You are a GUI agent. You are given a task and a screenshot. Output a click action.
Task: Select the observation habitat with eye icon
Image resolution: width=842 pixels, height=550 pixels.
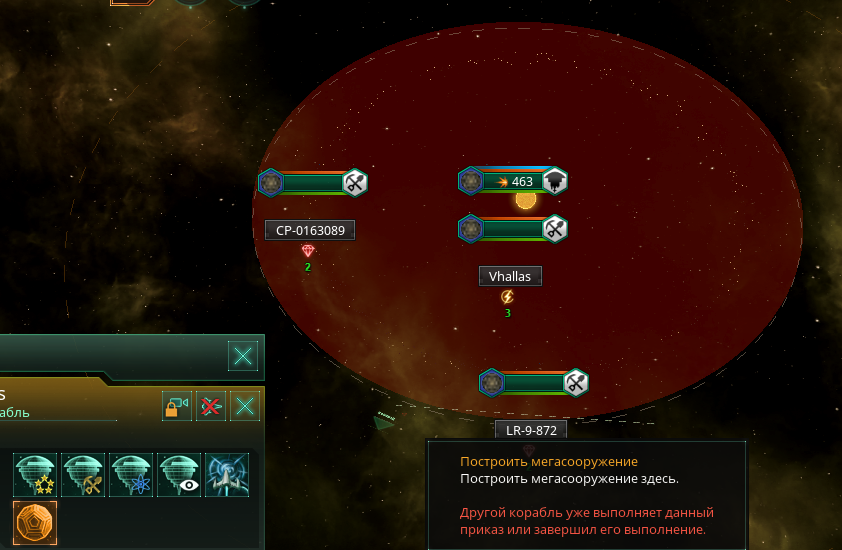pyautogui.click(x=179, y=475)
